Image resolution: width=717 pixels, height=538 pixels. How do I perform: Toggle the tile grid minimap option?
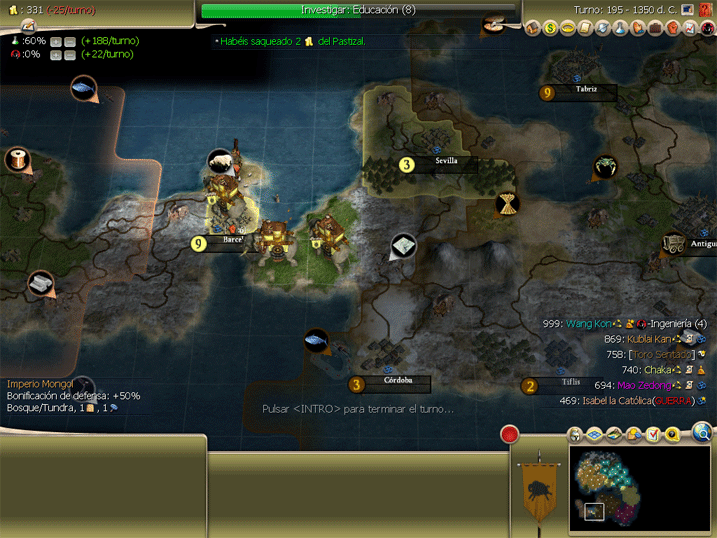[x=595, y=435]
